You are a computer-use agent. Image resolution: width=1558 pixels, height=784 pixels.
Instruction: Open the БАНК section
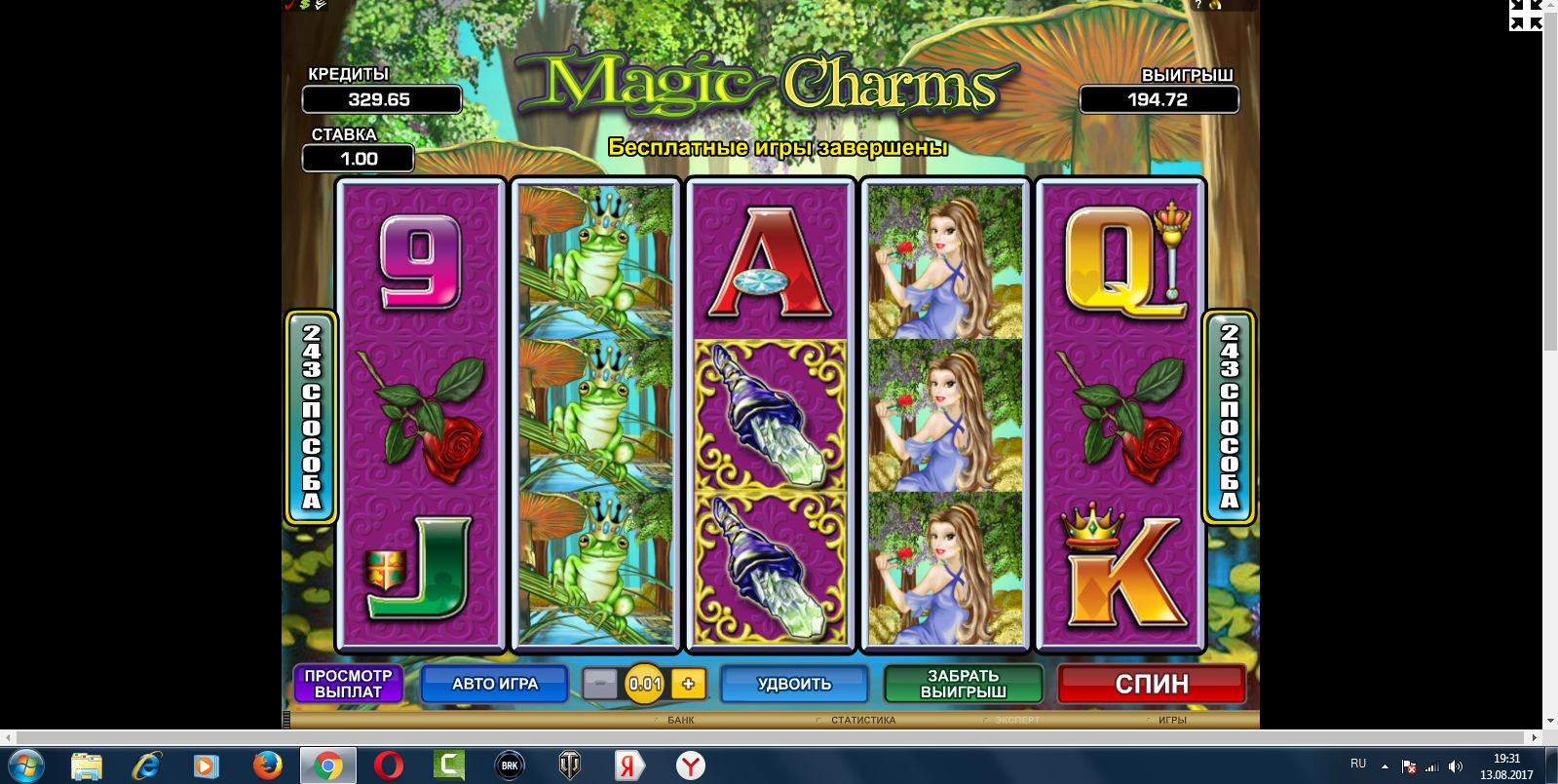pos(680,721)
